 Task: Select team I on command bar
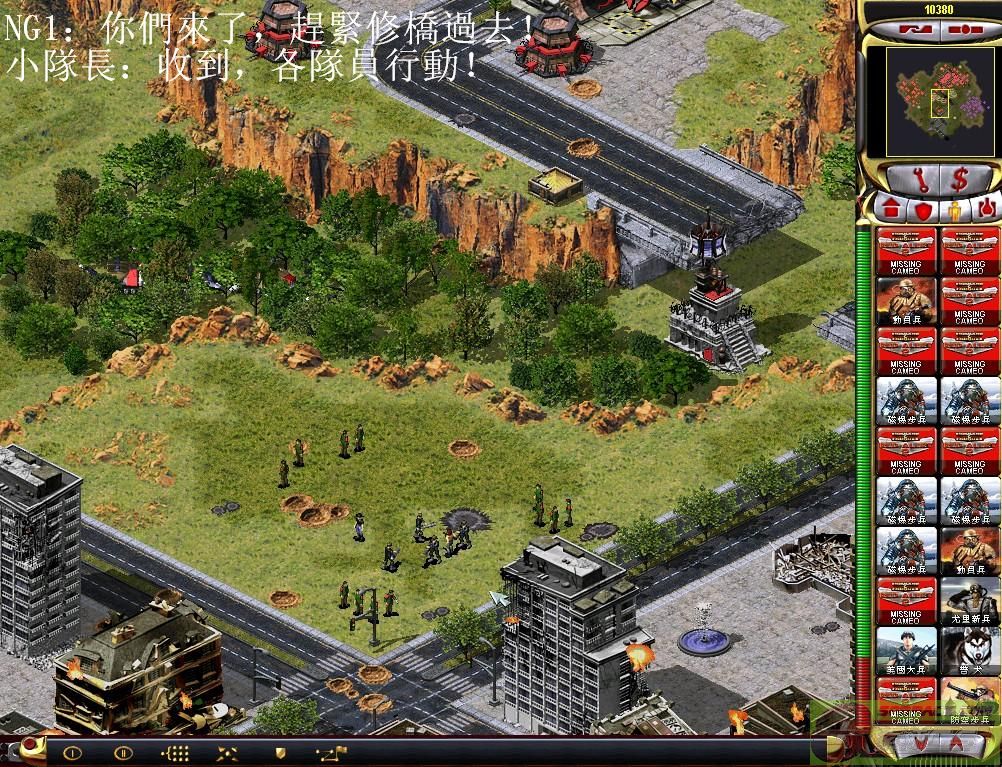tap(72, 751)
